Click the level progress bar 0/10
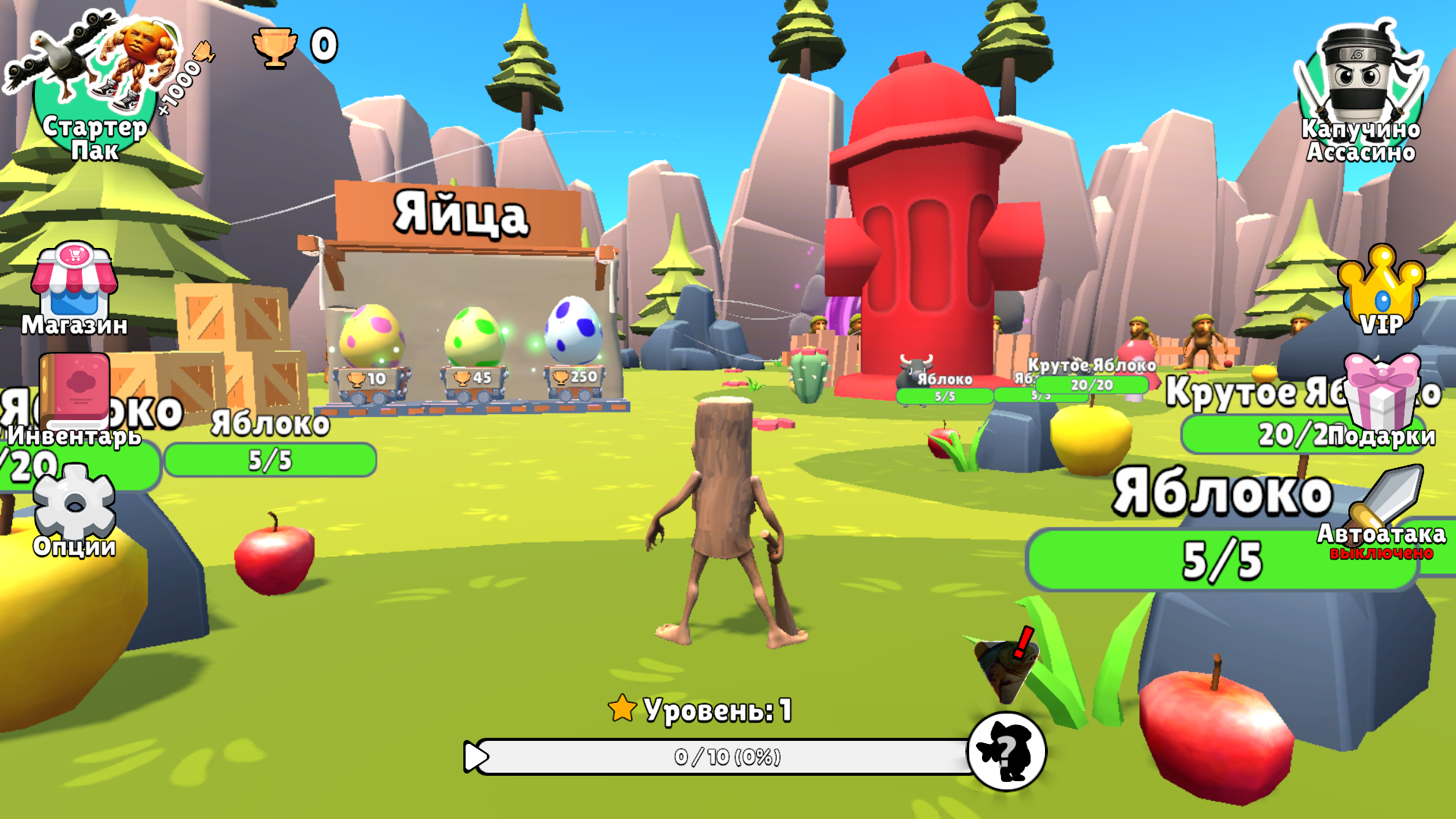 pos(728,756)
